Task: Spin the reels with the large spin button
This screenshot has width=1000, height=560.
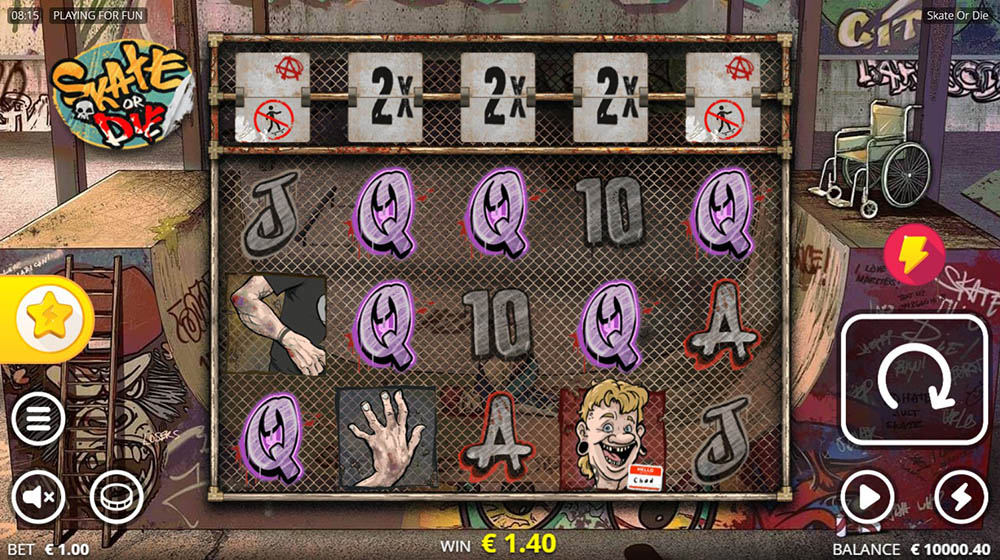Action: pyautogui.click(x=913, y=380)
